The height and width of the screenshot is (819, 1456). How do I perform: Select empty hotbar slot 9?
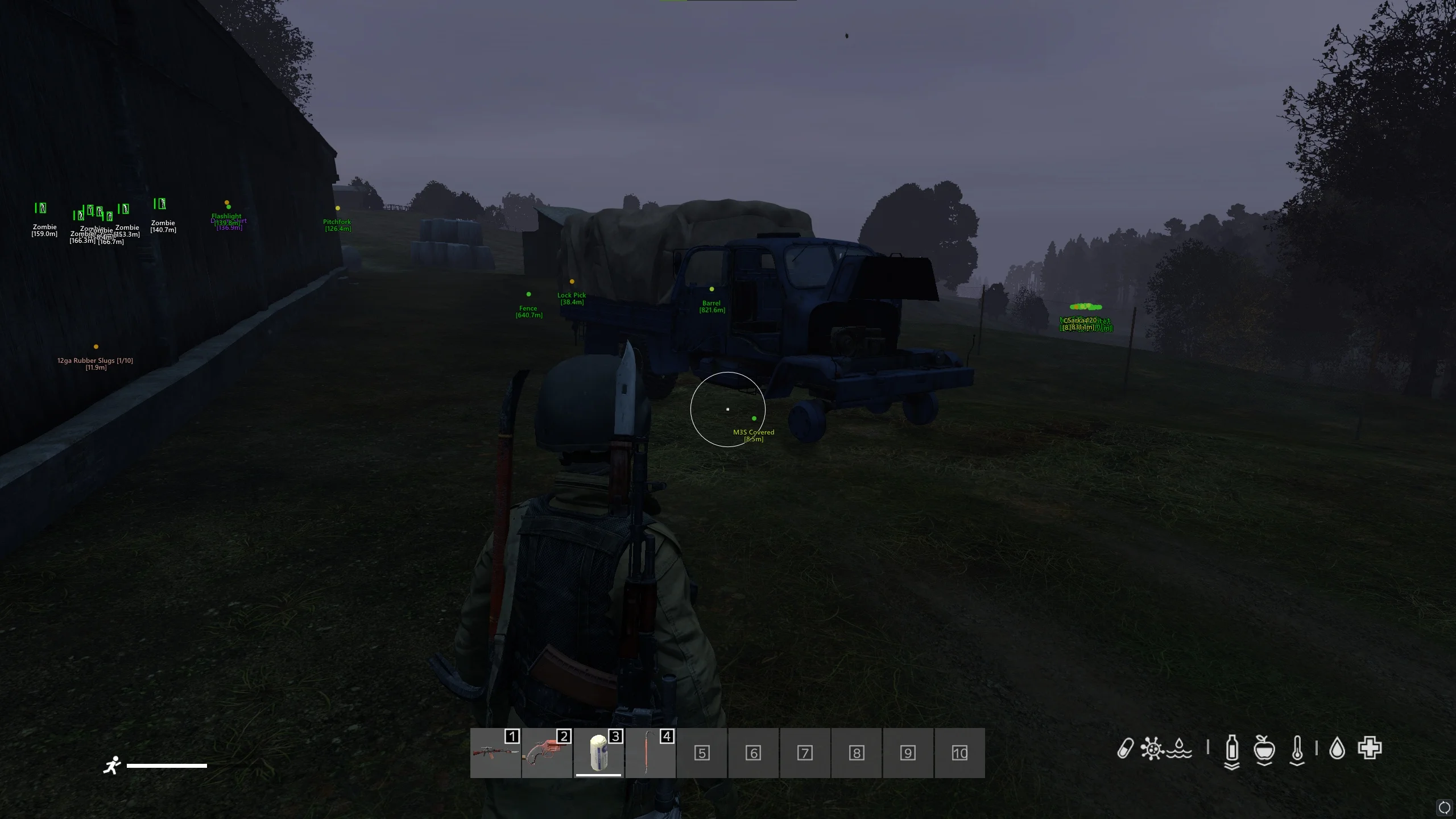(908, 753)
